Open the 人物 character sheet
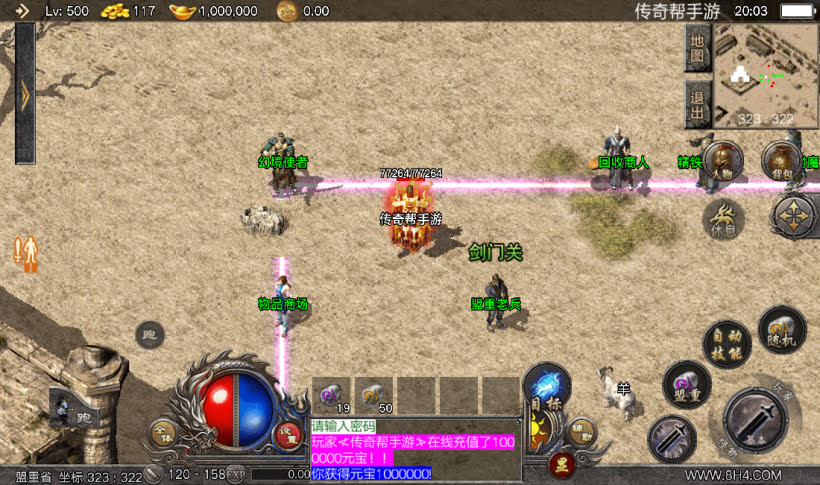This screenshot has width=820, height=485. 723,162
